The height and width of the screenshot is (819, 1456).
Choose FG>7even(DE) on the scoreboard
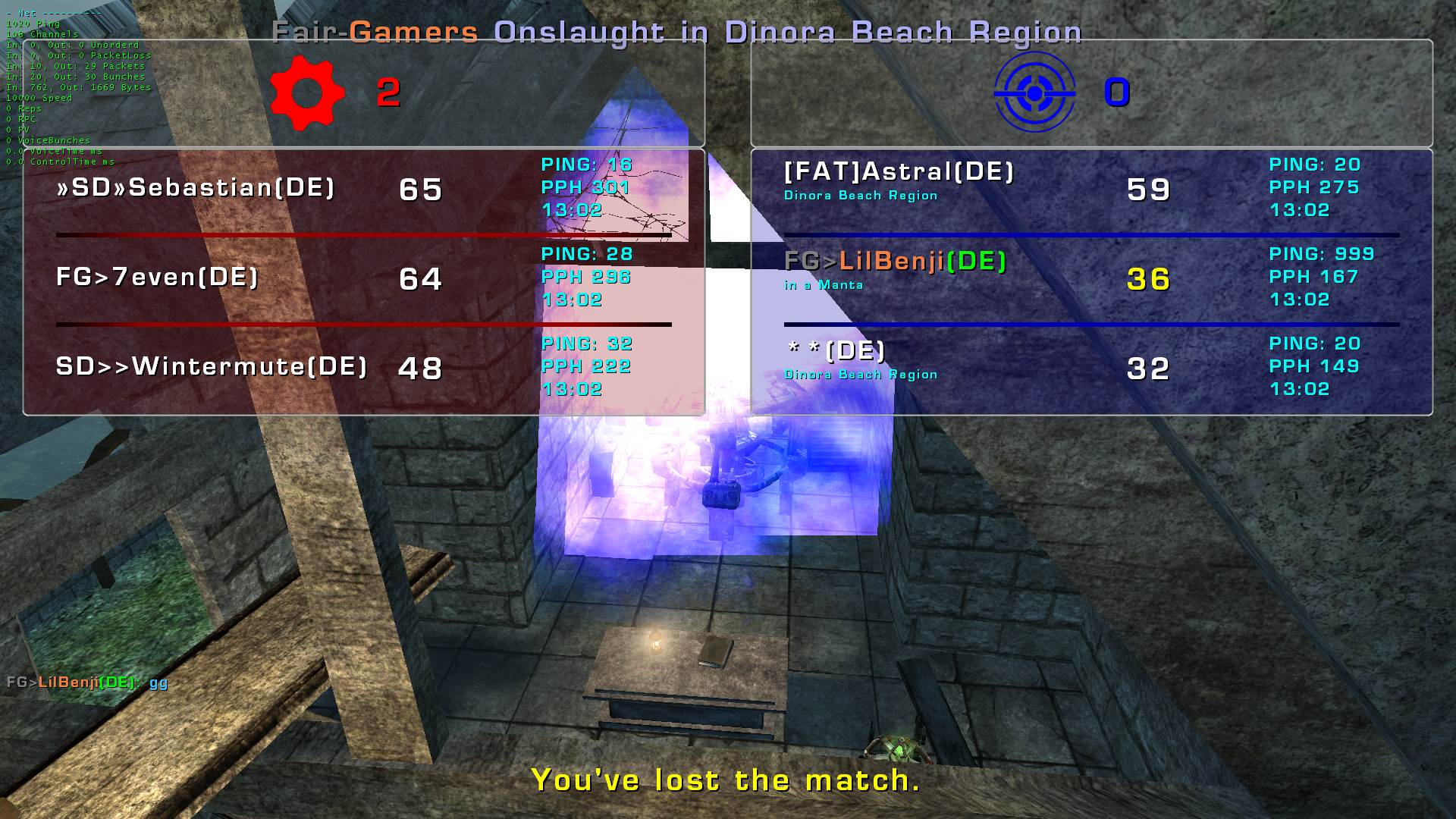[x=158, y=278]
